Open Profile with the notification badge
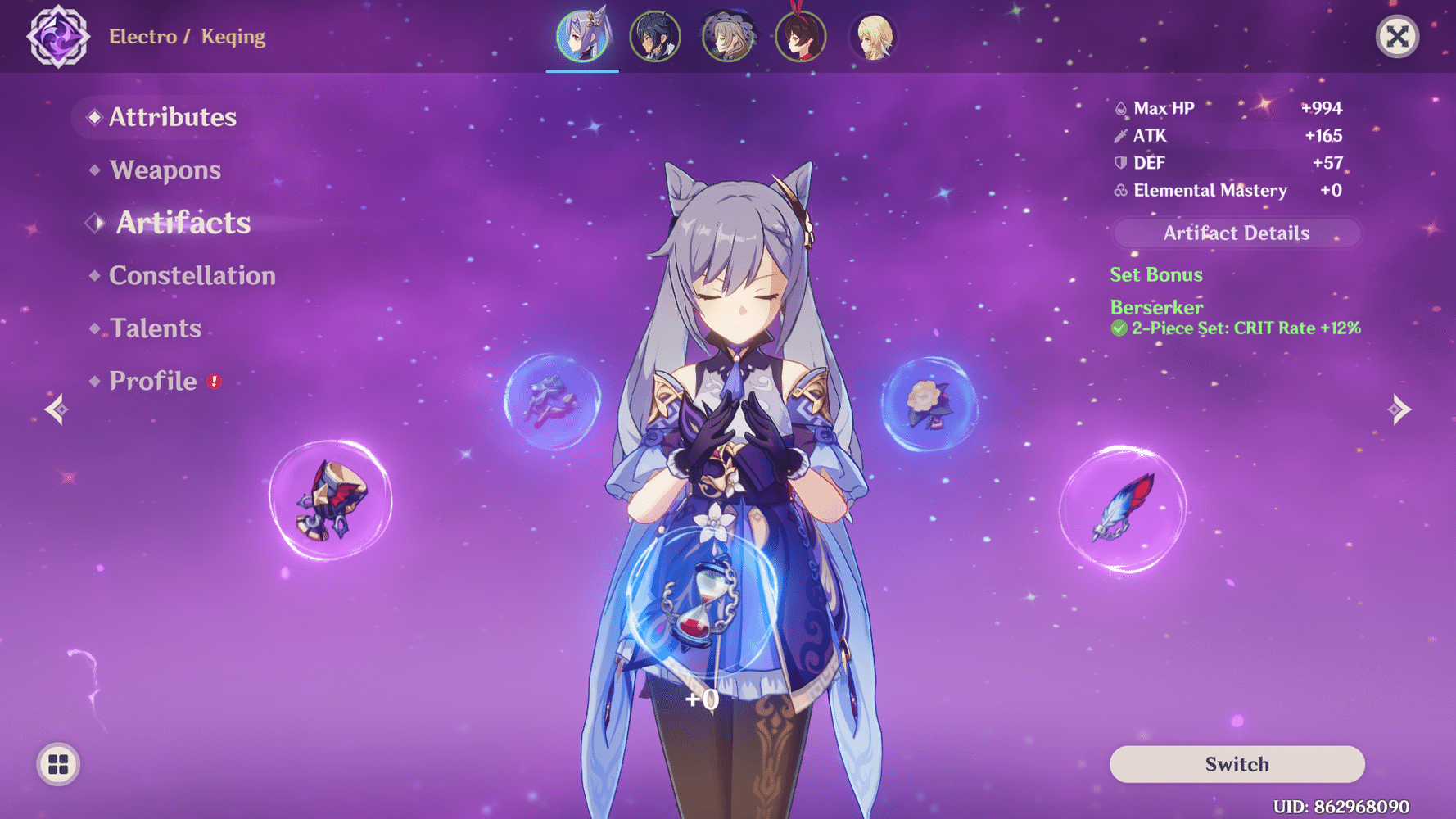 coord(152,380)
